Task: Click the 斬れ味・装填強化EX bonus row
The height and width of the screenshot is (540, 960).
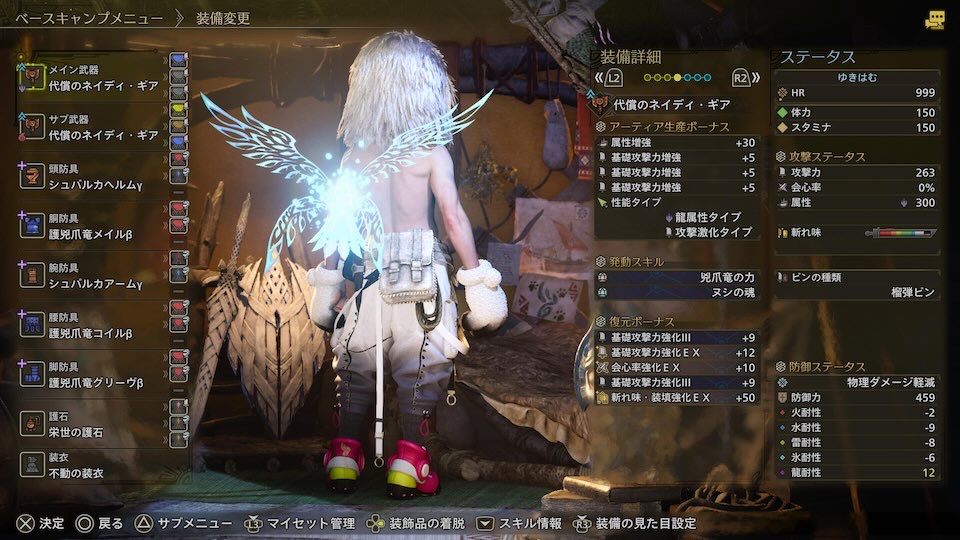Action: [x=676, y=398]
